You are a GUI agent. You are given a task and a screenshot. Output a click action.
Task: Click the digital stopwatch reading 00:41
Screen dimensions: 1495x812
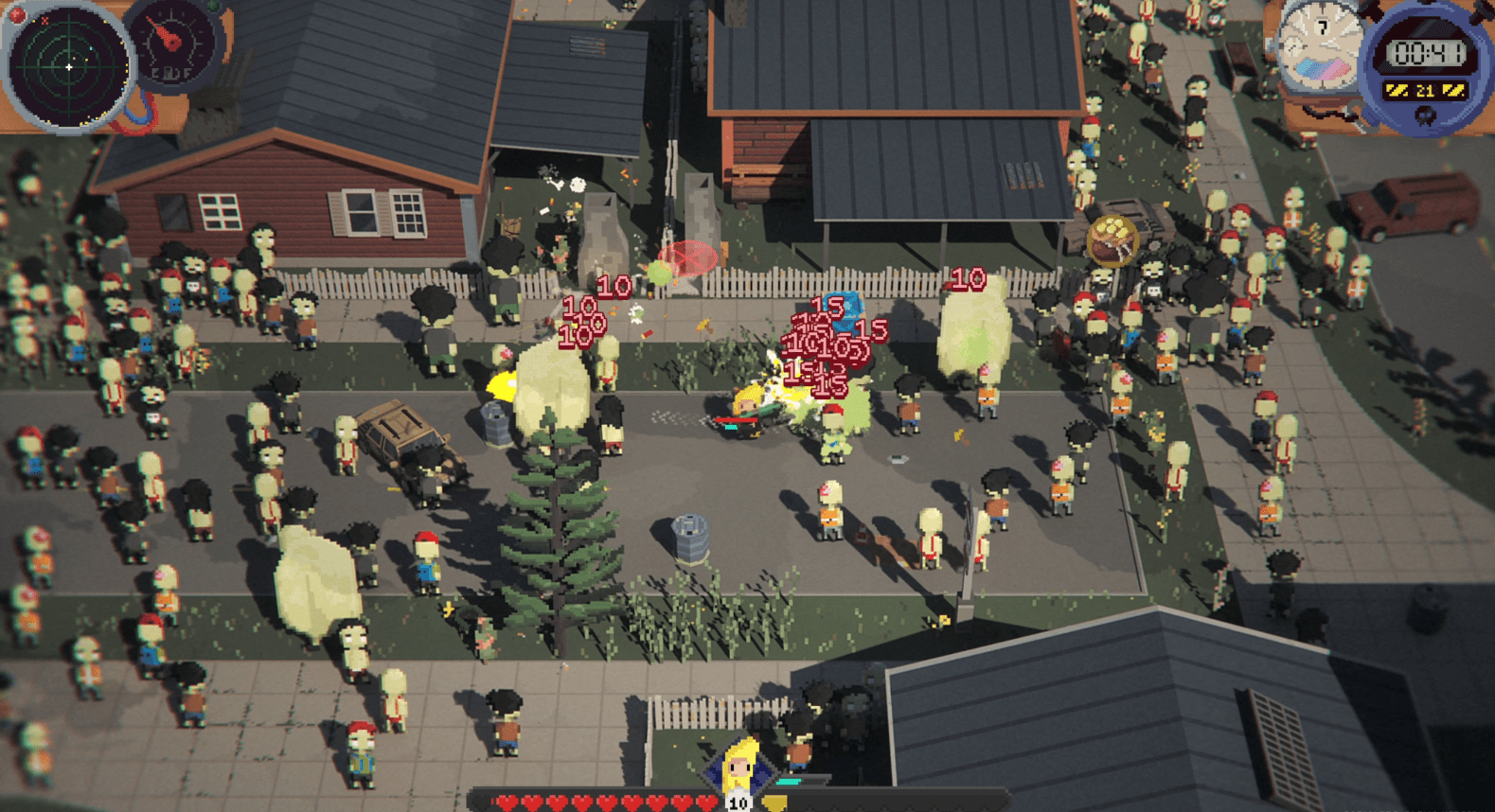click(1428, 52)
